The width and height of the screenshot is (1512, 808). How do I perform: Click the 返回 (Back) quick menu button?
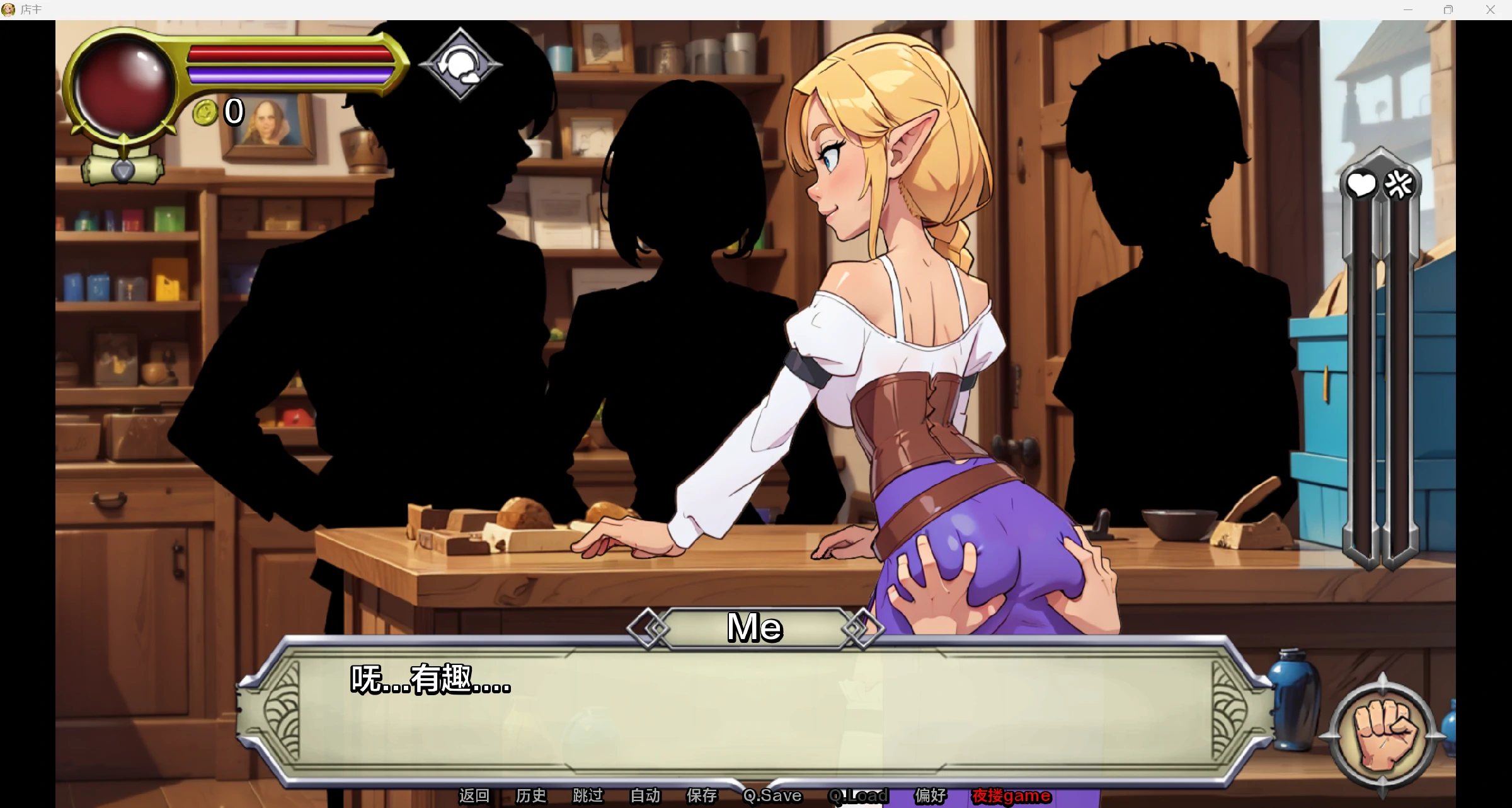click(474, 796)
